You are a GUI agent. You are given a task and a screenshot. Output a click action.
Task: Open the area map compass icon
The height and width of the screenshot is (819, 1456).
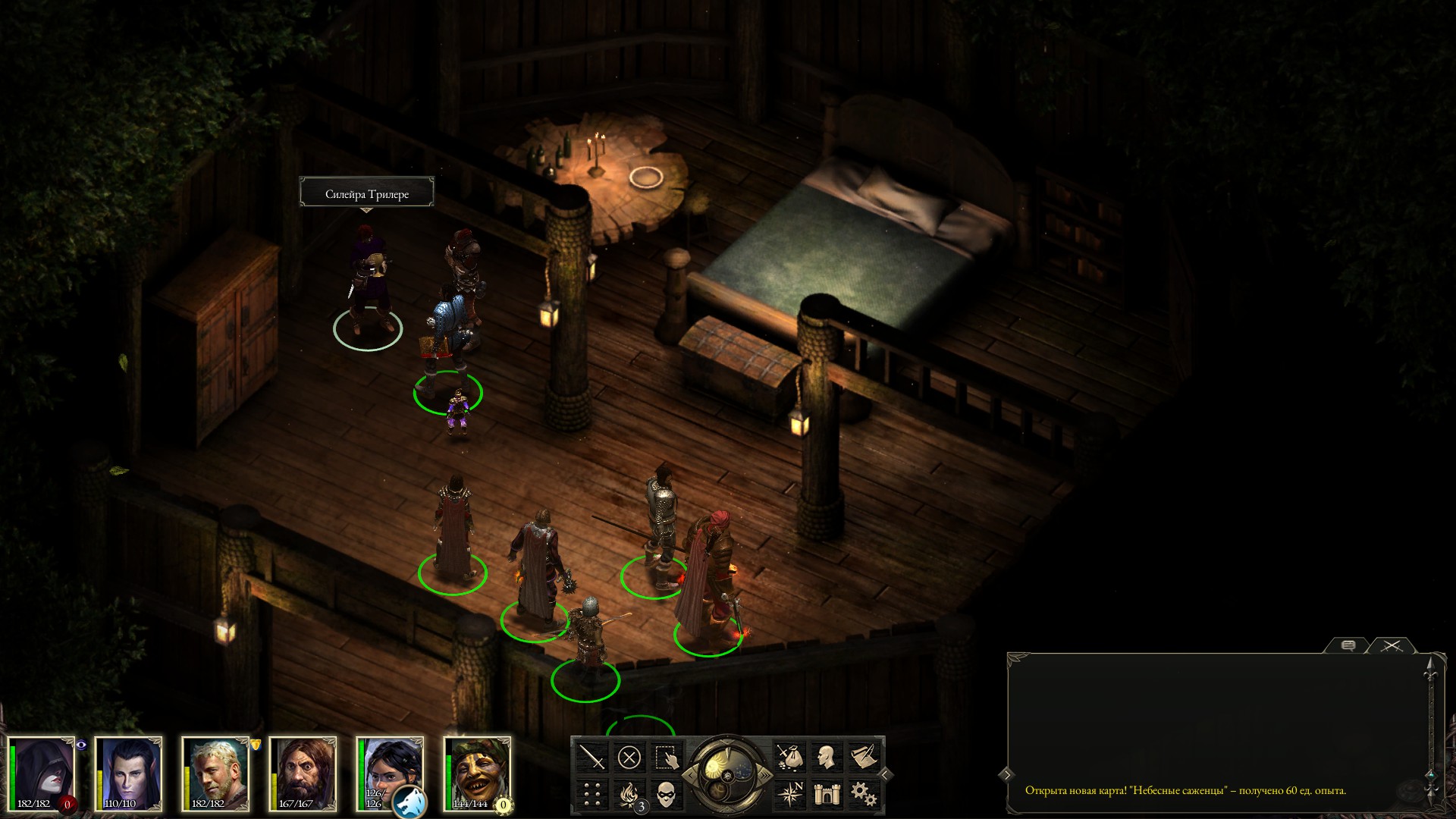(x=789, y=794)
